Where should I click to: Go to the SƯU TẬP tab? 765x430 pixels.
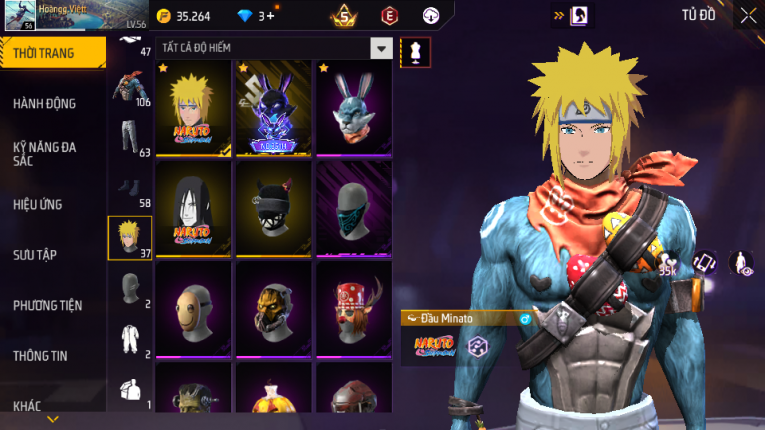click(x=35, y=255)
